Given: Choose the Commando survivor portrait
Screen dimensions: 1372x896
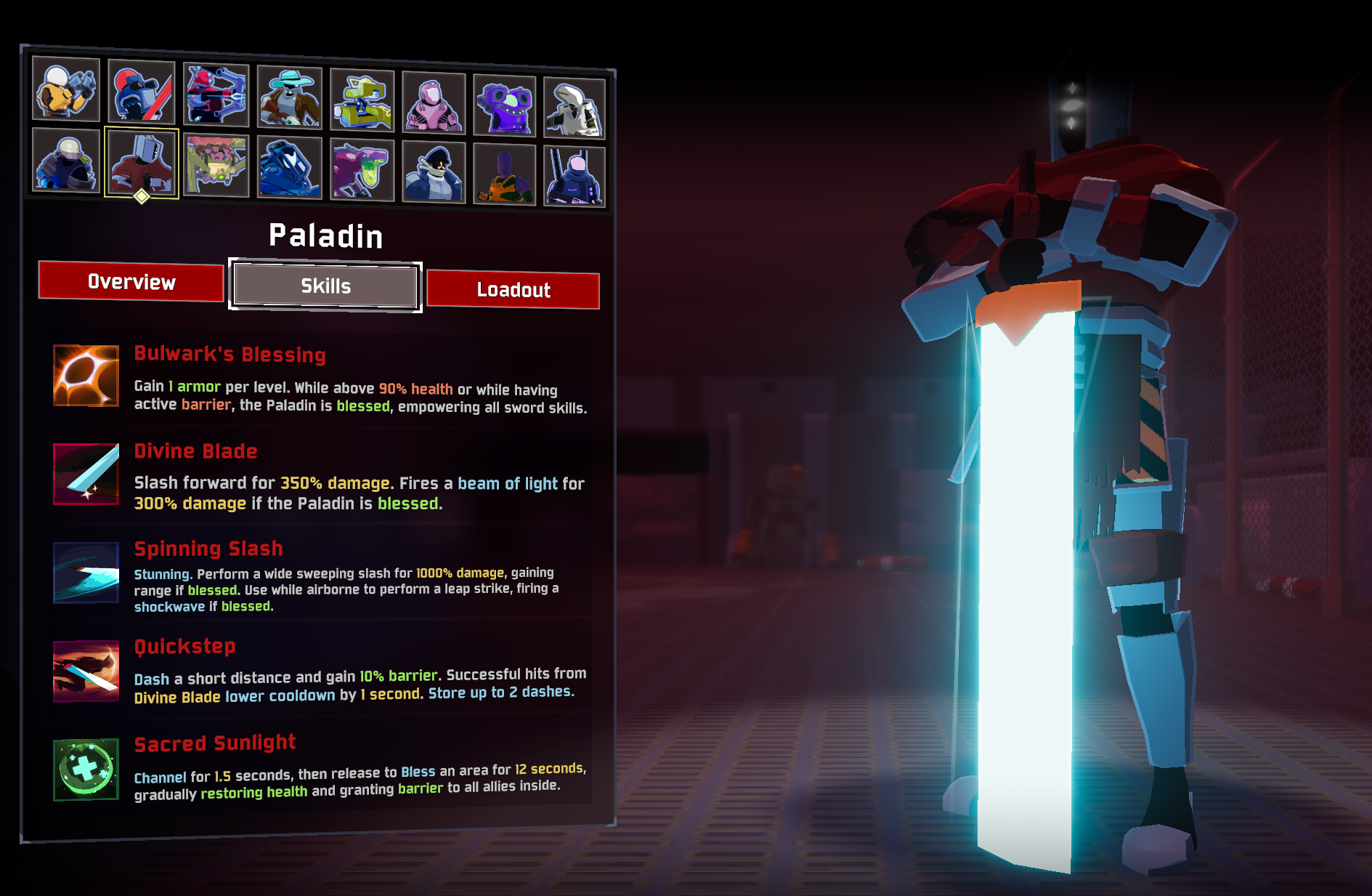Looking at the screenshot, I should click(66, 89).
